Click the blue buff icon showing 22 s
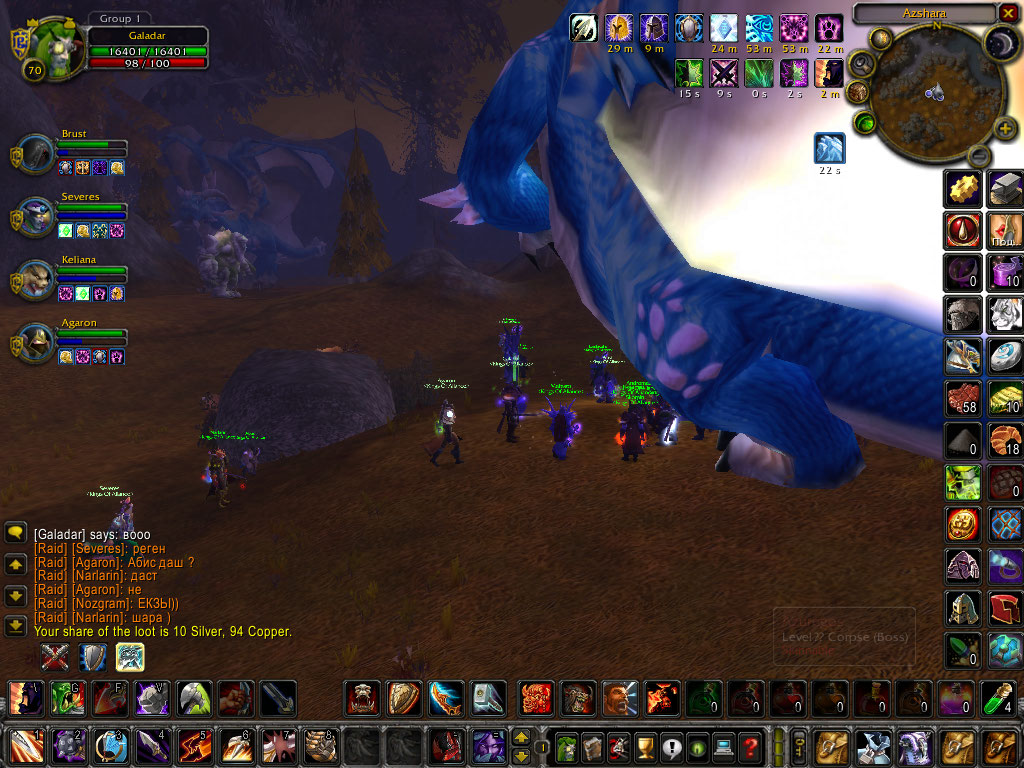 pyautogui.click(x=829, y=148)
